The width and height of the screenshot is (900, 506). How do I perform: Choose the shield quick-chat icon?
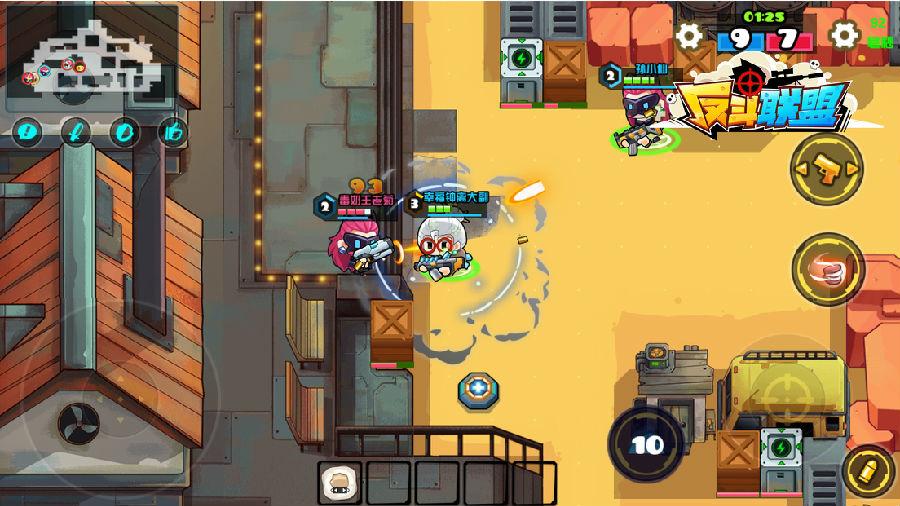click(x=125, y=131)
